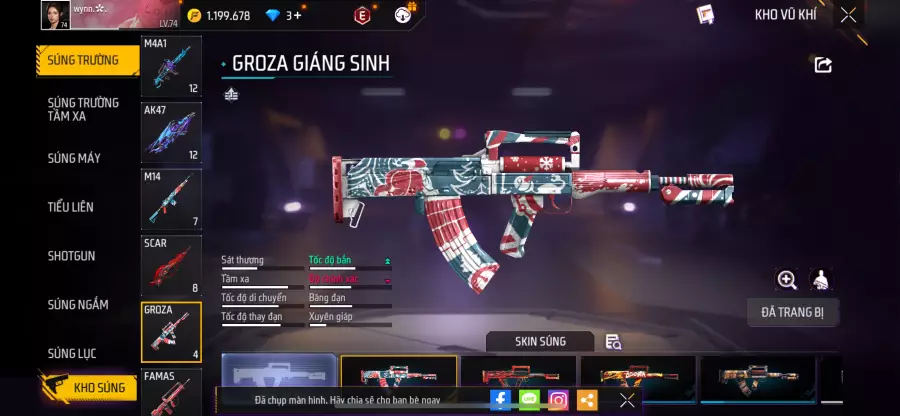The width and height of the screenshot is (900, 416).
Task: Open the skin search filter icon
Action: click(x=613, y=342)
